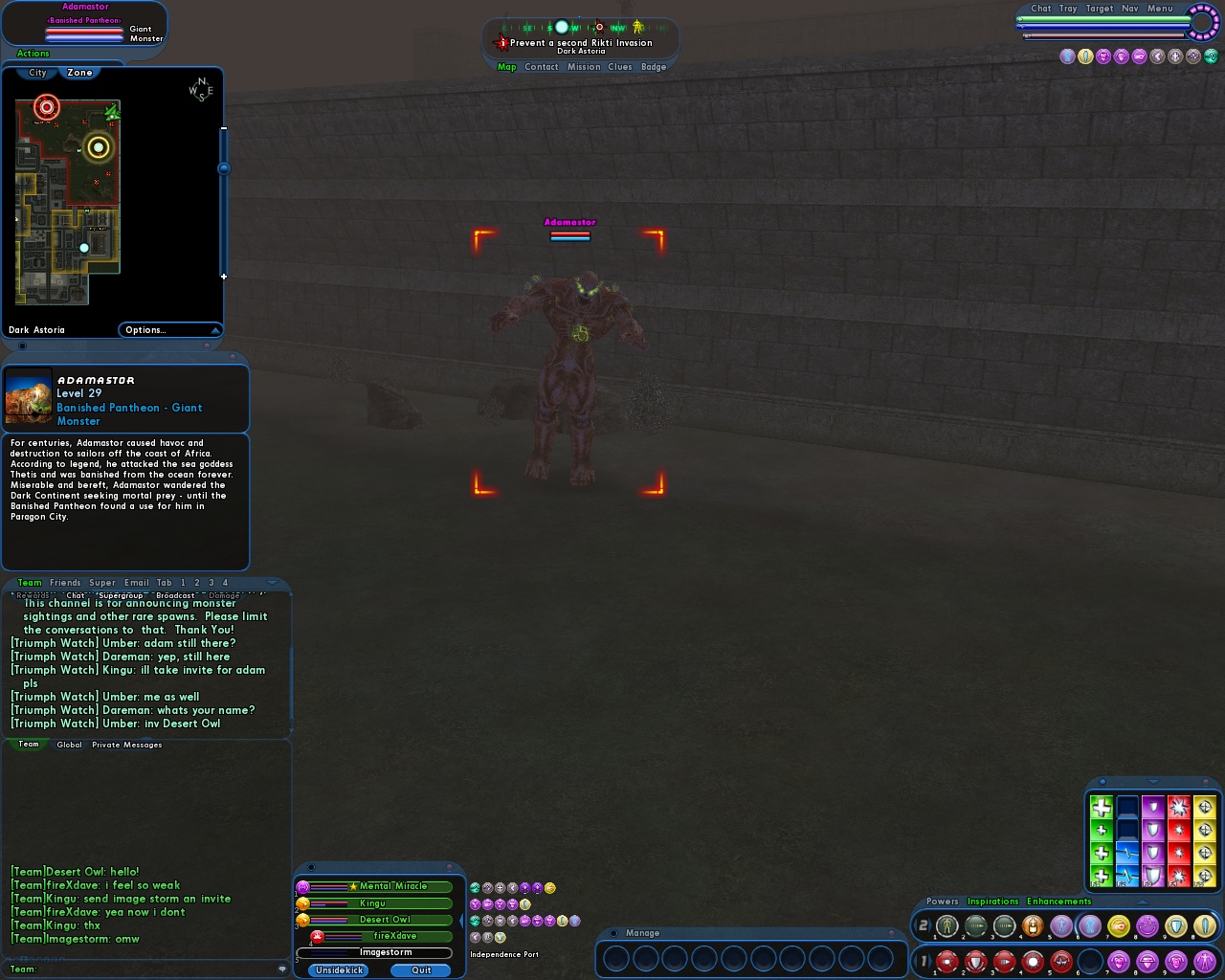Click the Unsidekick button
The width and height of the screenshot is (1225, 980).
(x=340, y=970)
